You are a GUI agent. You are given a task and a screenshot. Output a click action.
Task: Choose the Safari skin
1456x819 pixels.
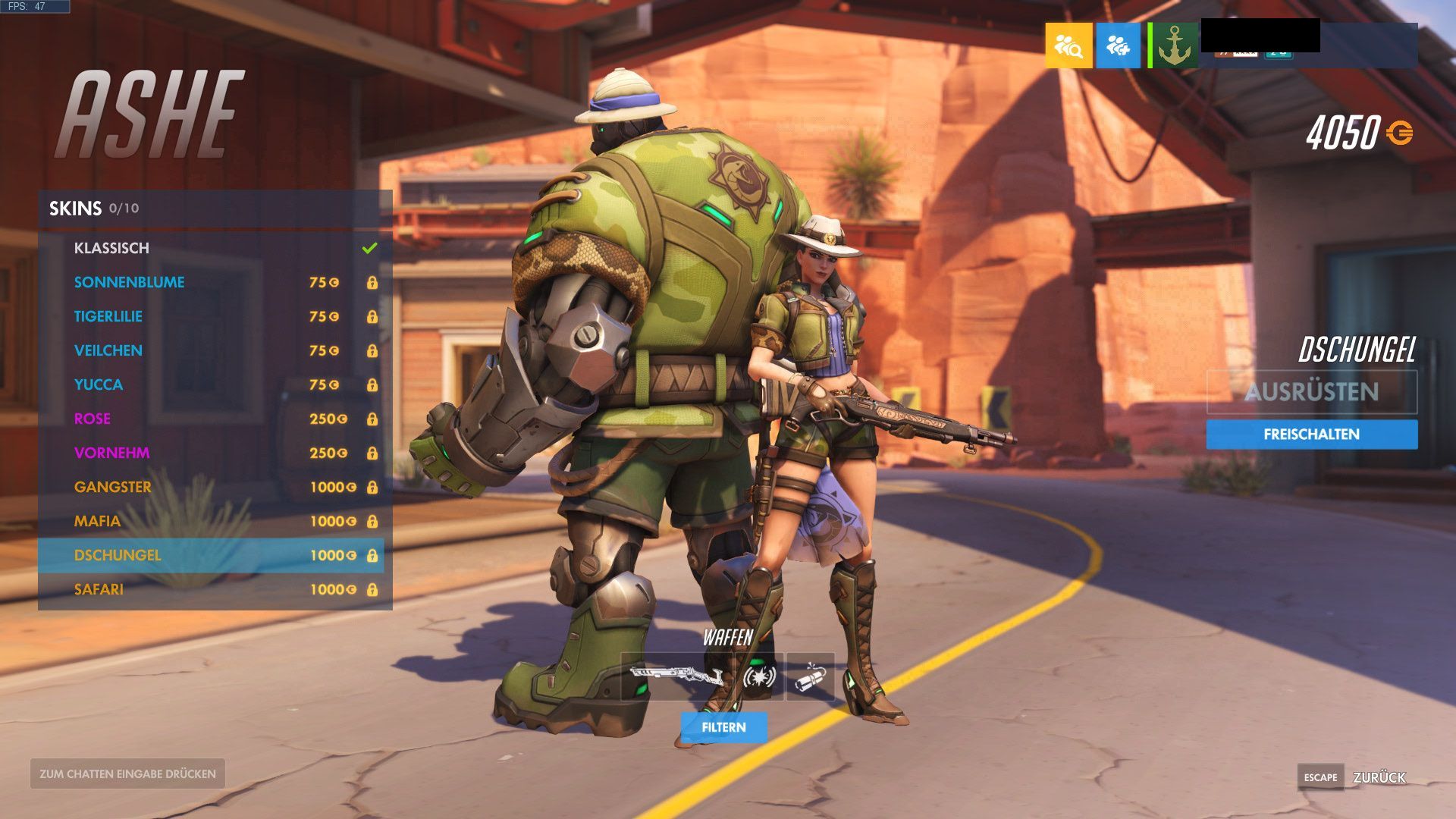[x=211, y=589]
